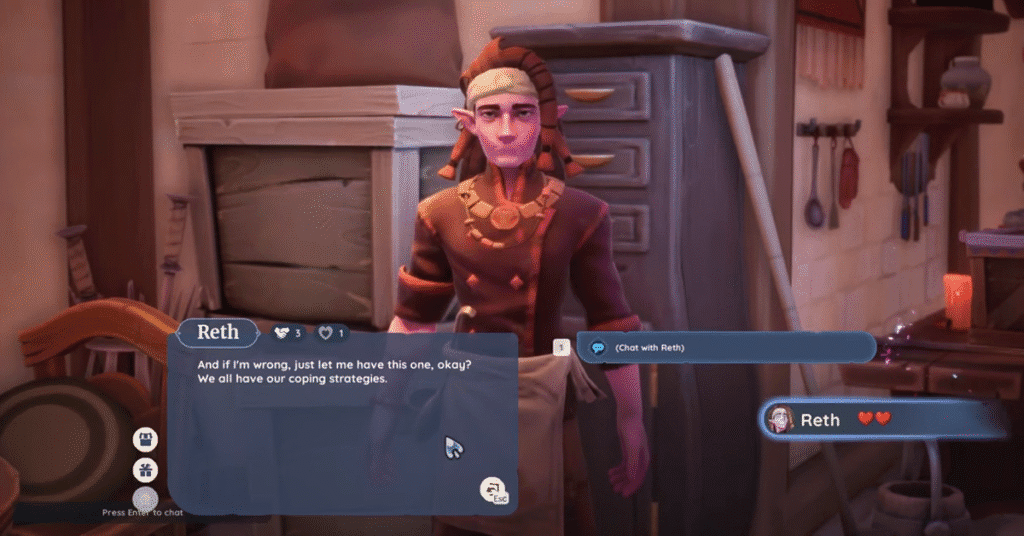Click the heart romance level badge
The image size is (1024, 536).
(332, 333)
